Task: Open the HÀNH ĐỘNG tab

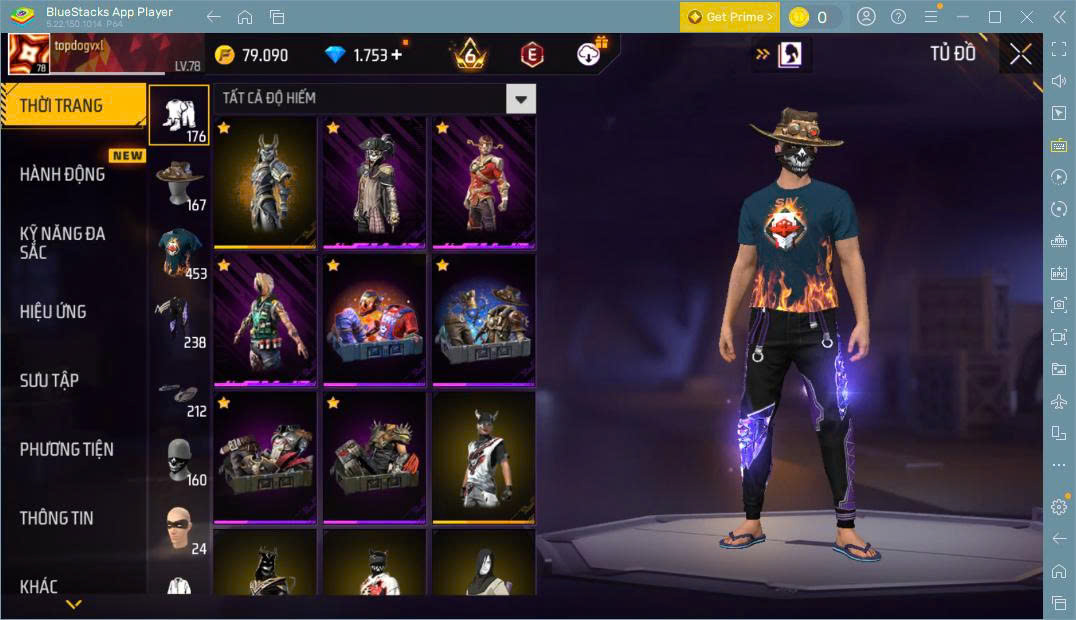Action: point(62,174)
